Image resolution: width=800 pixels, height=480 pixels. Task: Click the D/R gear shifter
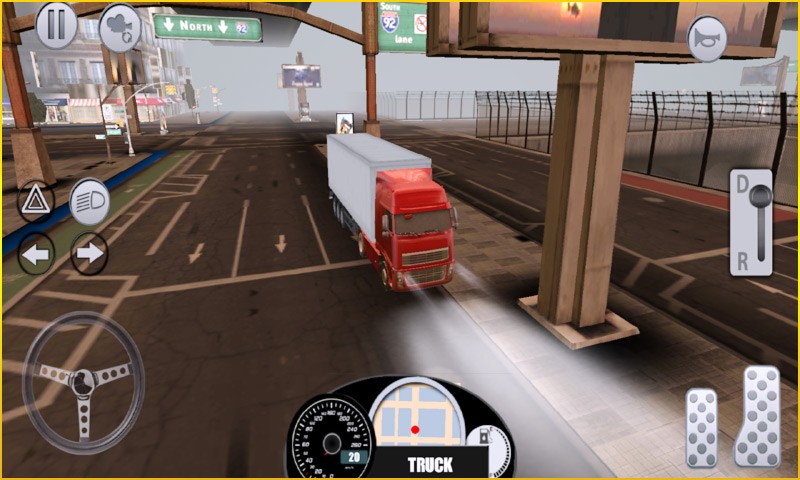[x=751, y=222]
